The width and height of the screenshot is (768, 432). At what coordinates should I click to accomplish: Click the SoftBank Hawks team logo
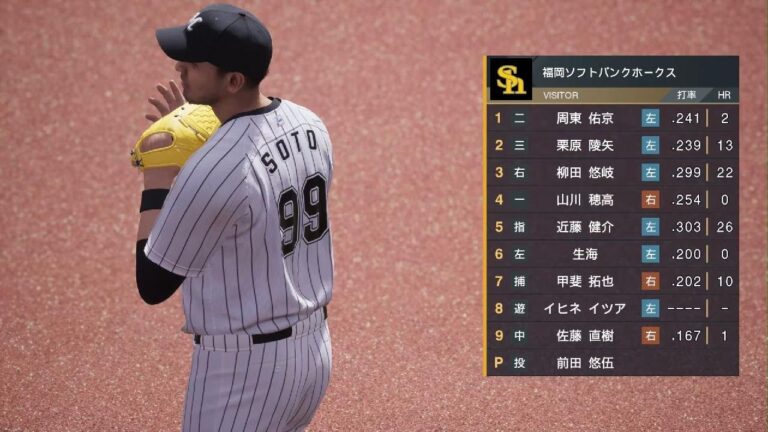(x=510, y=79)
